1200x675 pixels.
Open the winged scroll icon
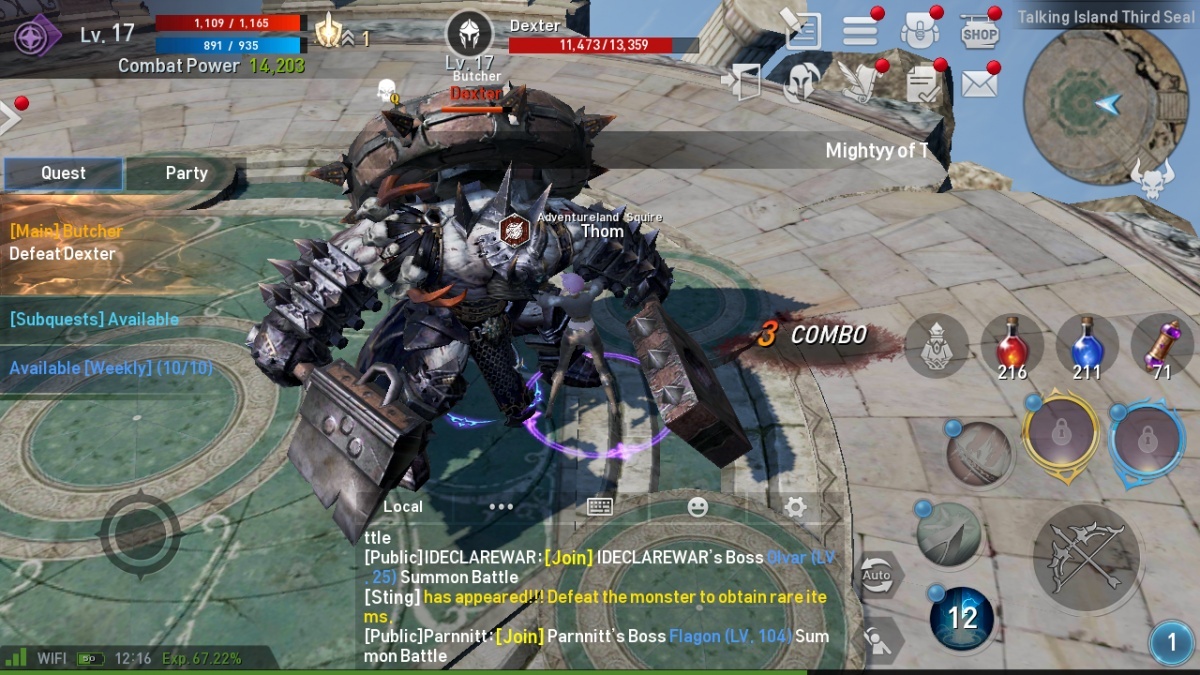860,82
